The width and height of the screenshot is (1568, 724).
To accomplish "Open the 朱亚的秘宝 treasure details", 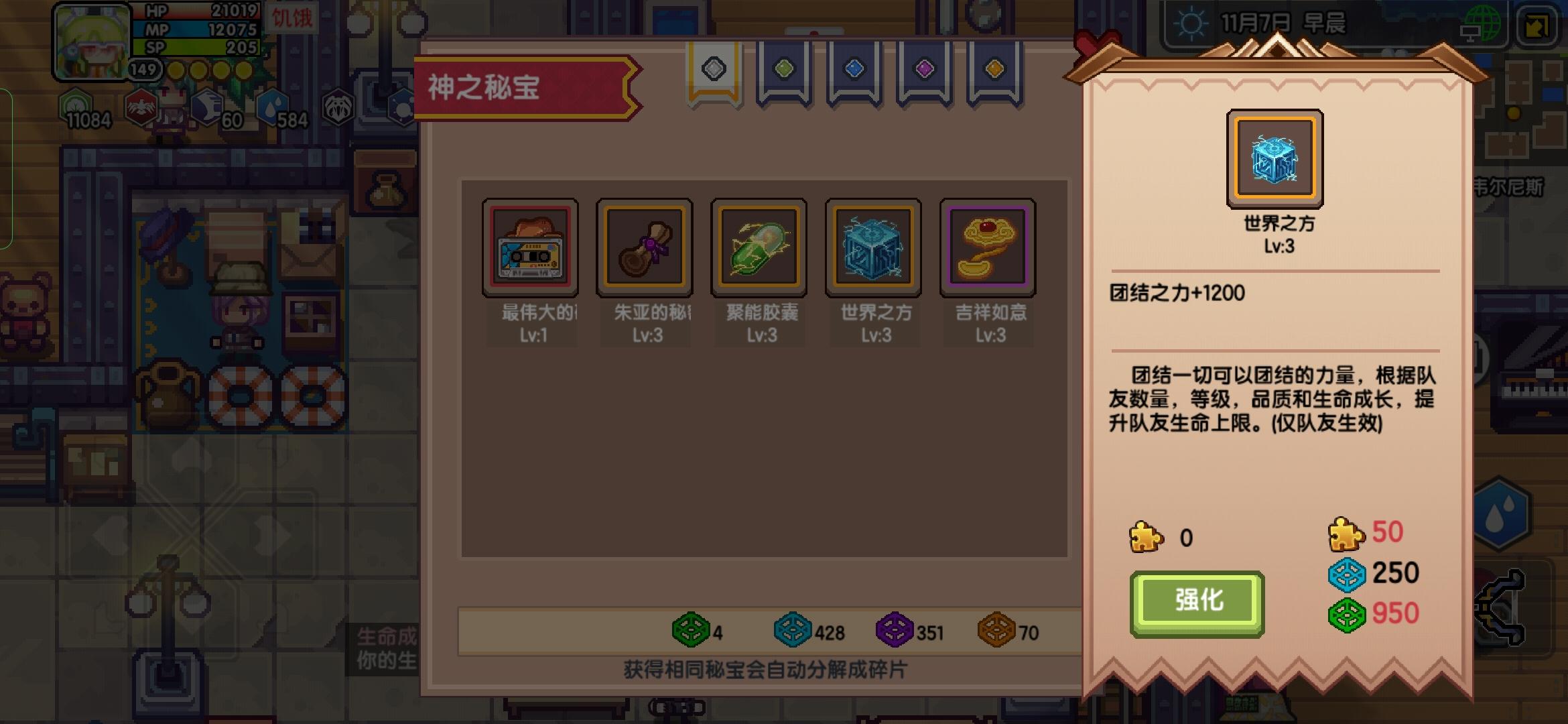I will point(644,247).
